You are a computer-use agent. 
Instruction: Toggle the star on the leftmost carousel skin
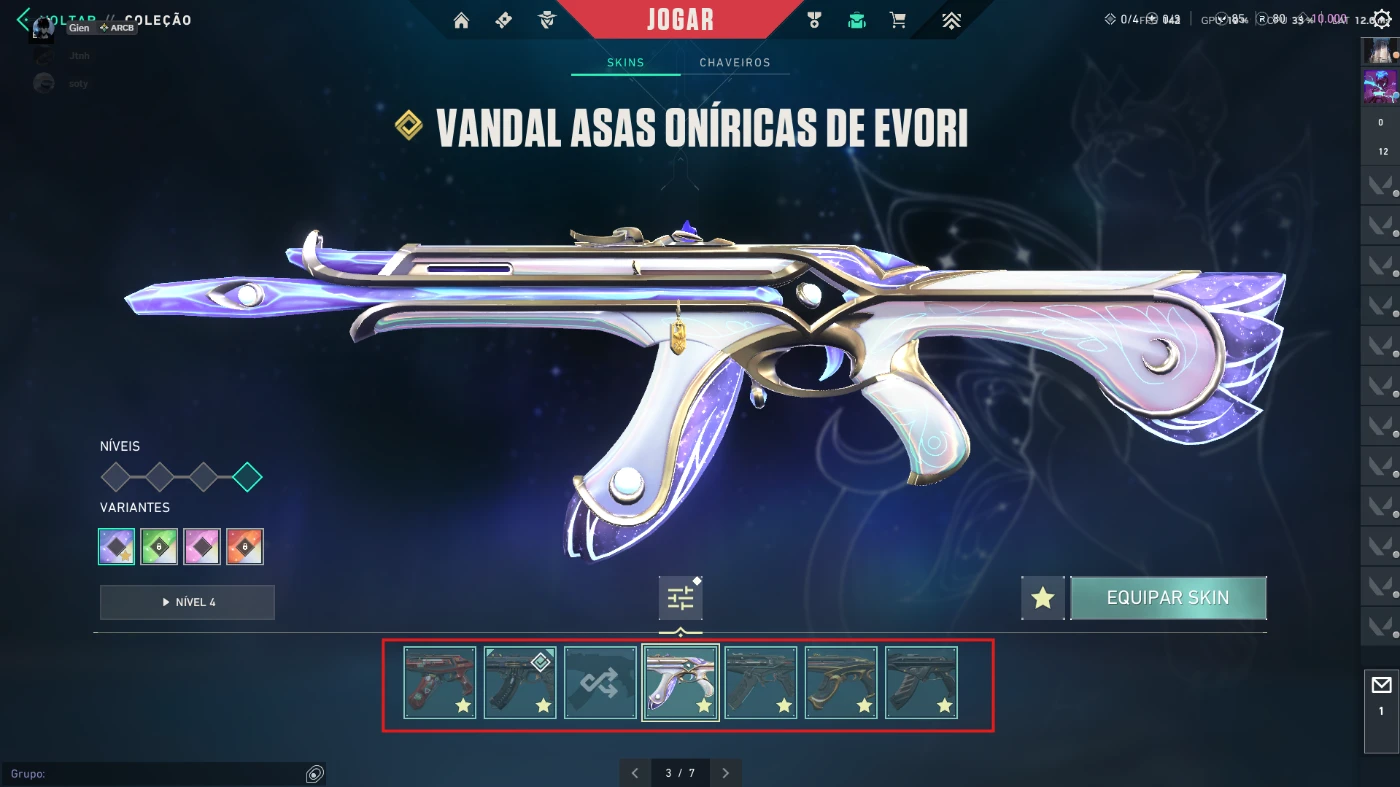click(x=462, y=705)
